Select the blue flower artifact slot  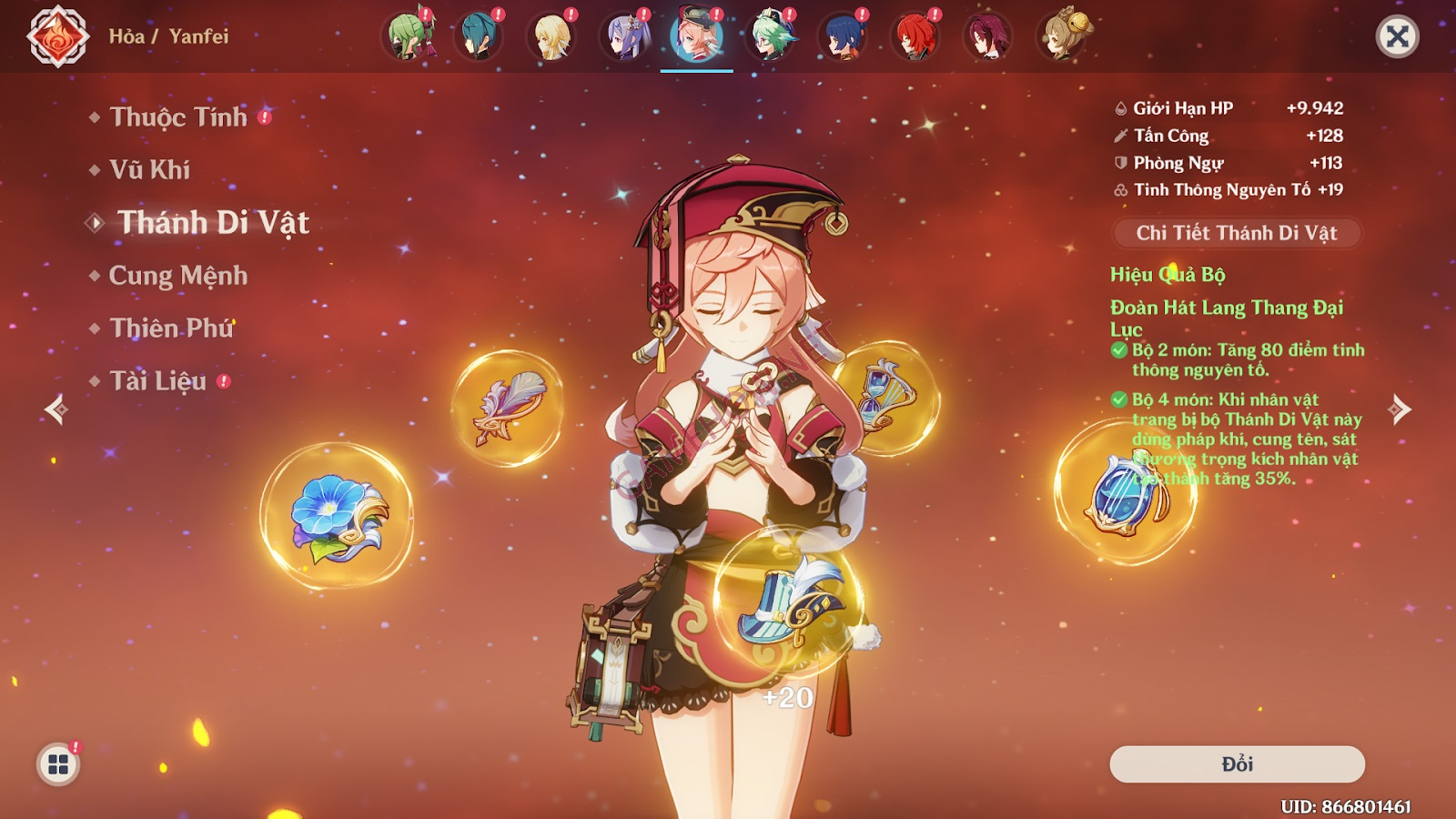(x=337, y=516)
